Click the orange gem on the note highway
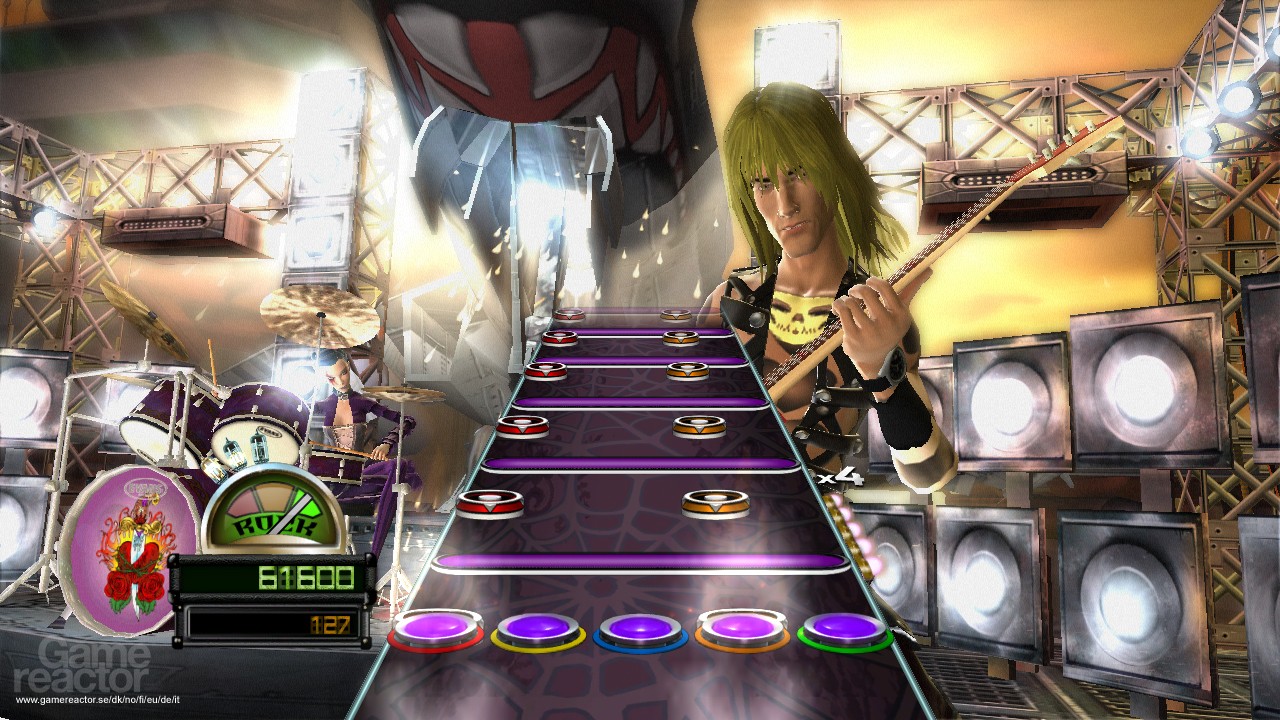This screenshot has width=1280, height=720. [713, 506]
